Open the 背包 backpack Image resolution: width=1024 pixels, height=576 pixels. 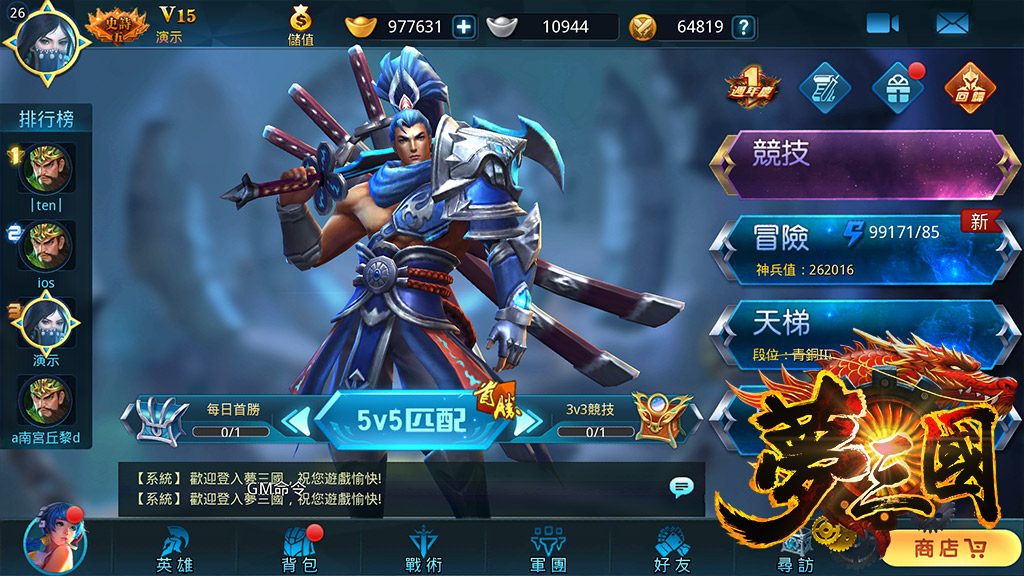point(299,550)
